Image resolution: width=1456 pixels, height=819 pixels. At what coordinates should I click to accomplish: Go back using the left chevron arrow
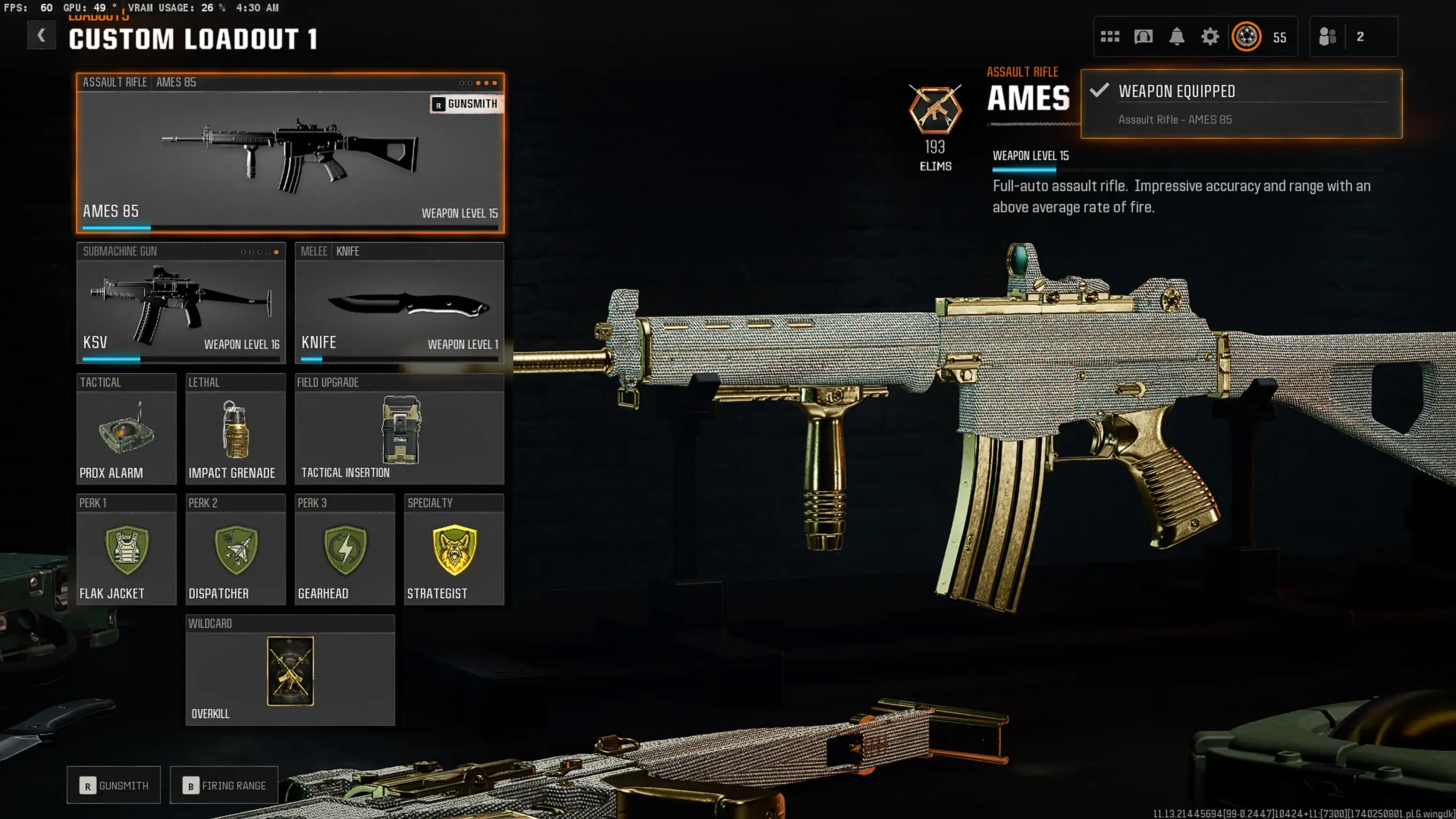coord(41,35)
